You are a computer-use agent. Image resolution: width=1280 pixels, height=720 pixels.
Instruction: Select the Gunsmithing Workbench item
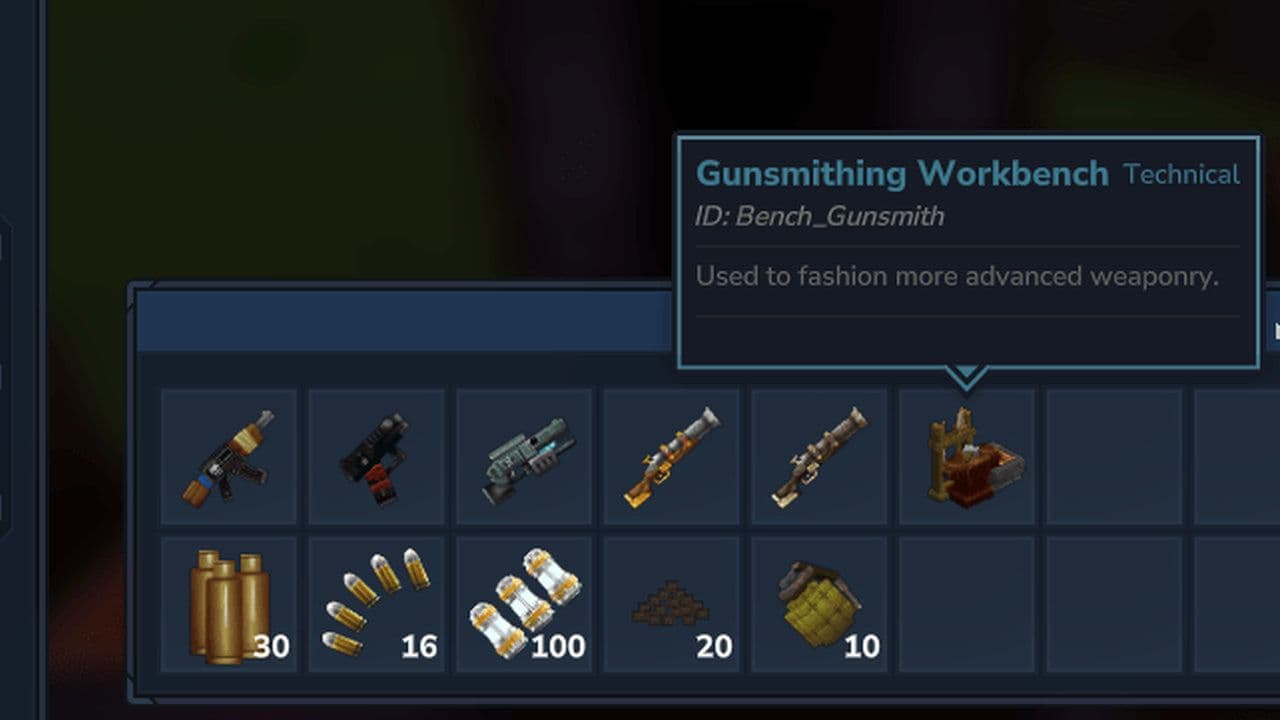coord(965,456)
